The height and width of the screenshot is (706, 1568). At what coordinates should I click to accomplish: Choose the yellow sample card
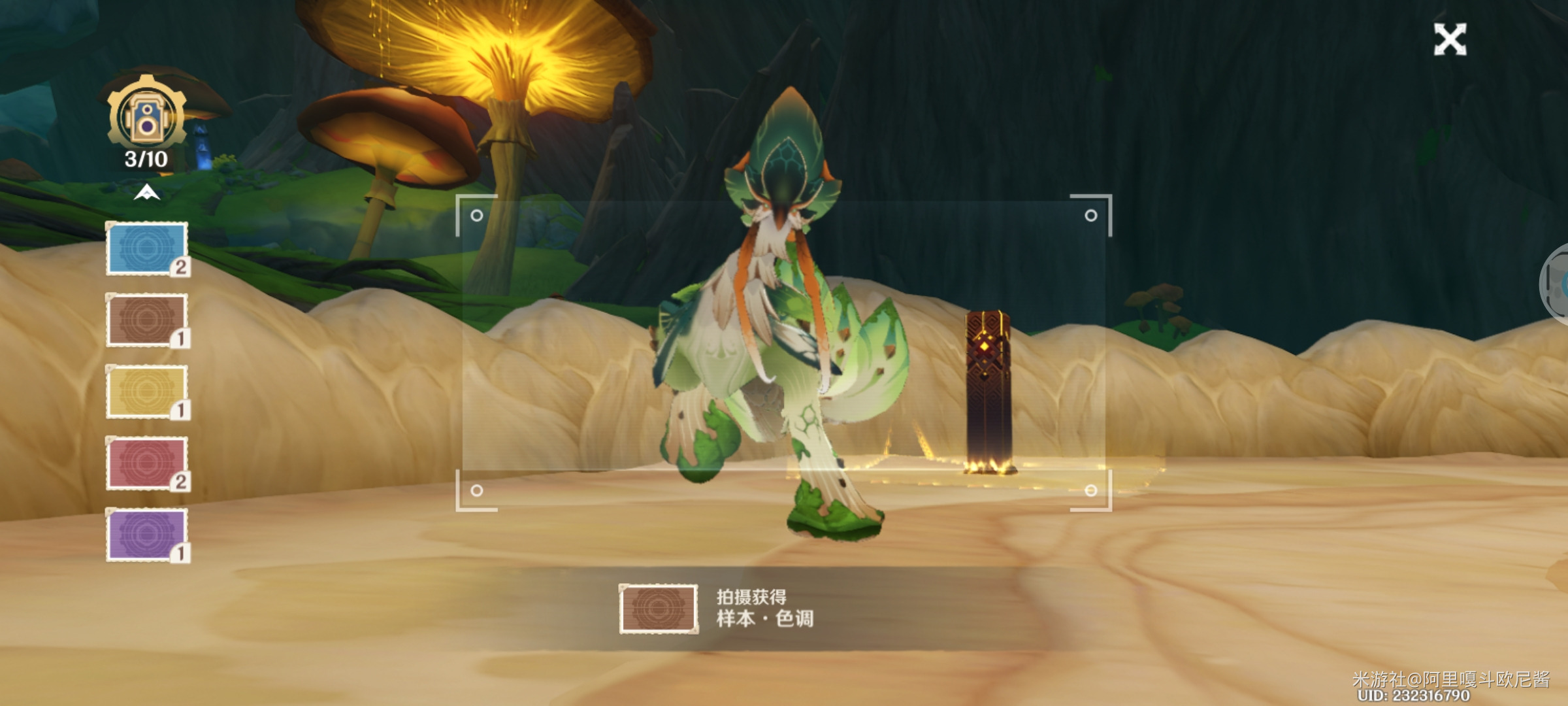pyautogui.click(x=147, y=392)
